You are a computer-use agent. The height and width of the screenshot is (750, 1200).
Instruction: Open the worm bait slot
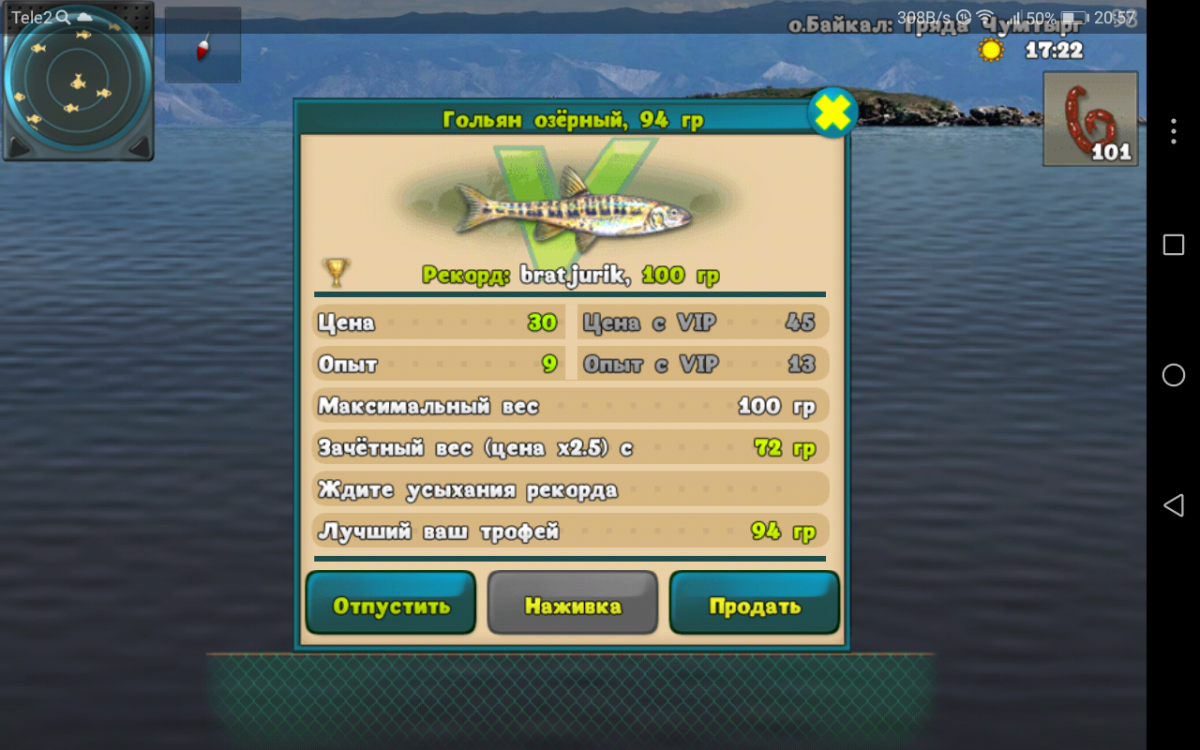1090,119
